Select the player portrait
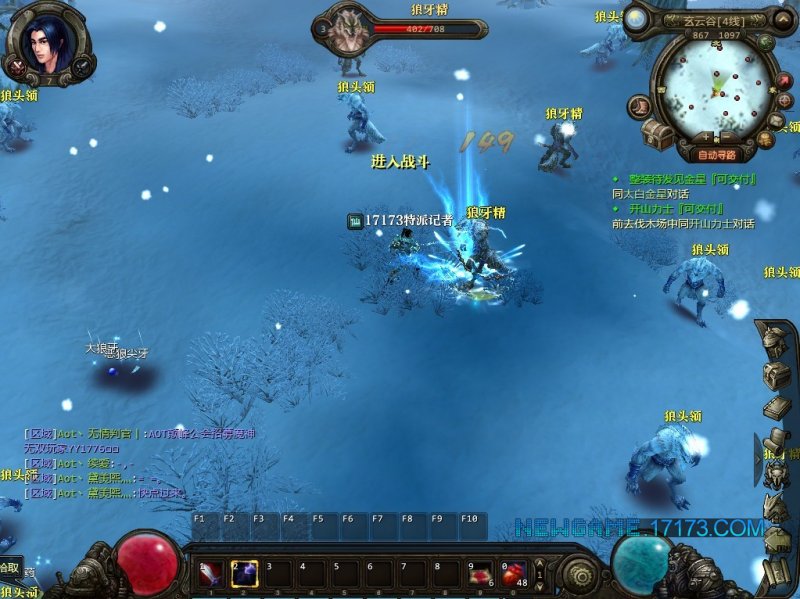Viewport: 800px width, 599px height. click(x=47, y=42)
